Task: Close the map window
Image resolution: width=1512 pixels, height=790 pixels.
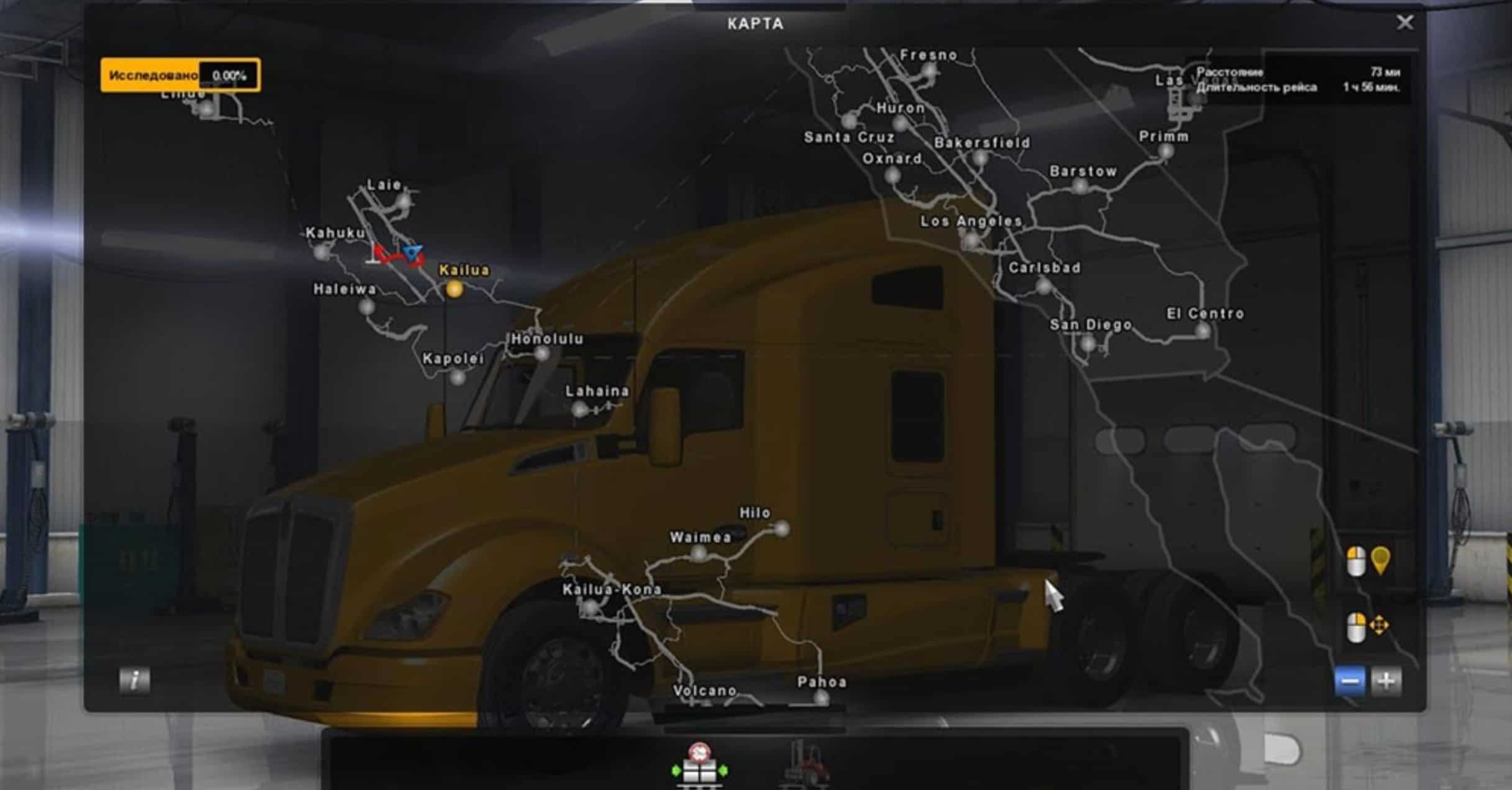Action: pyautogui.click(x=1405, y=23)
